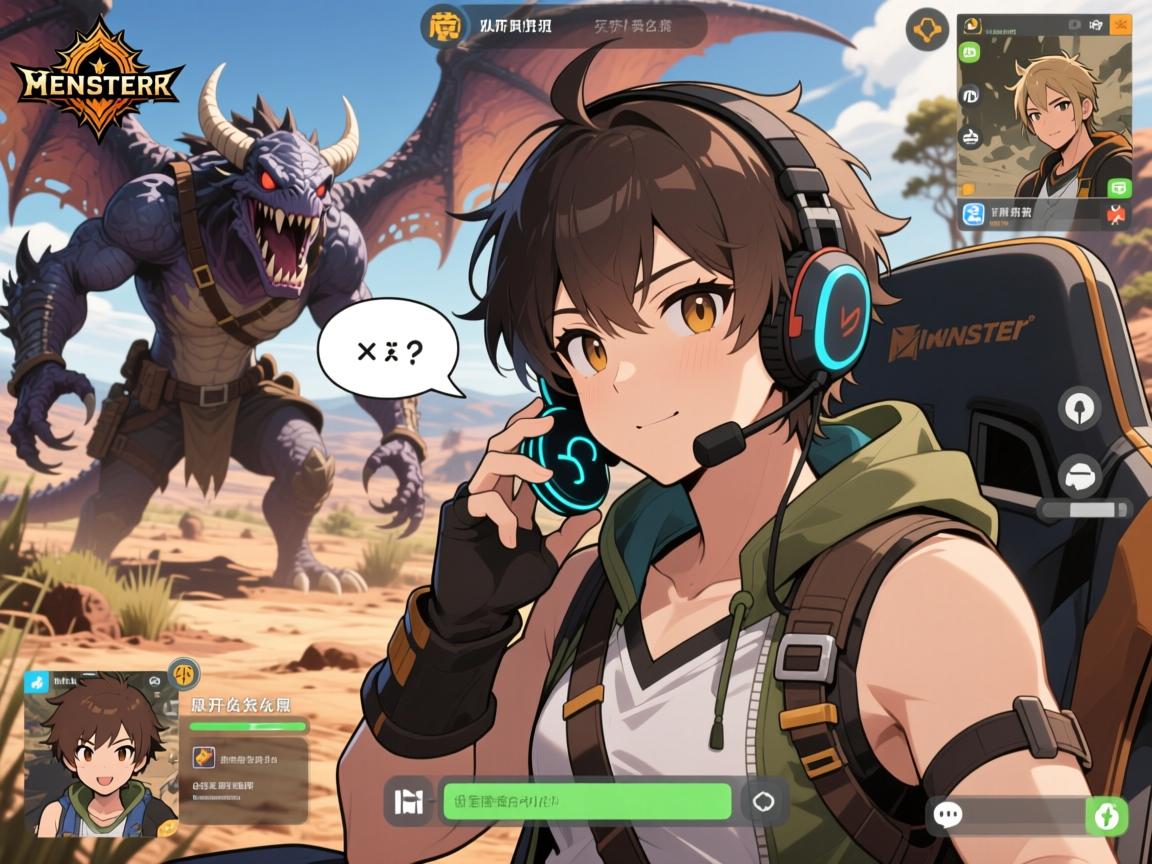
Task: Click the green send button beside the chat bar
Action: click(1106, 816)
